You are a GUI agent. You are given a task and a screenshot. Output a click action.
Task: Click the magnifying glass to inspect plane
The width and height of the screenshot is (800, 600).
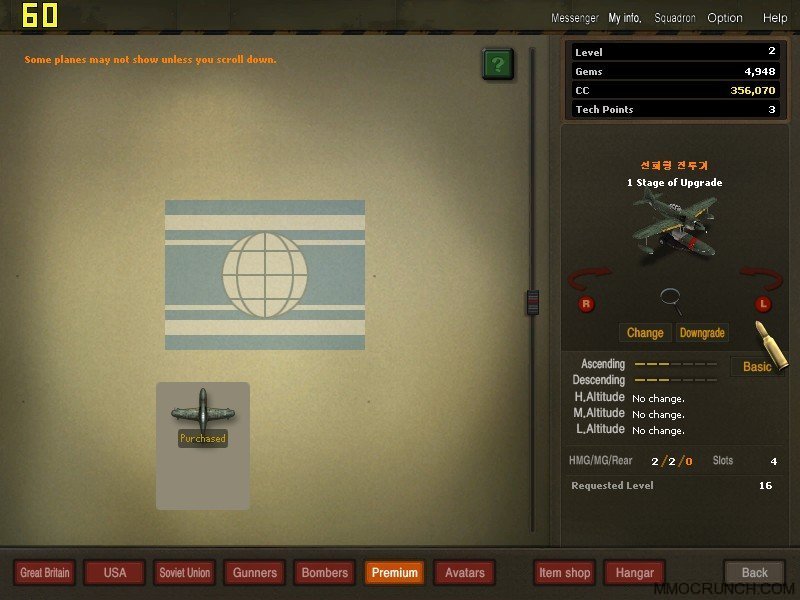coord(672,298)
